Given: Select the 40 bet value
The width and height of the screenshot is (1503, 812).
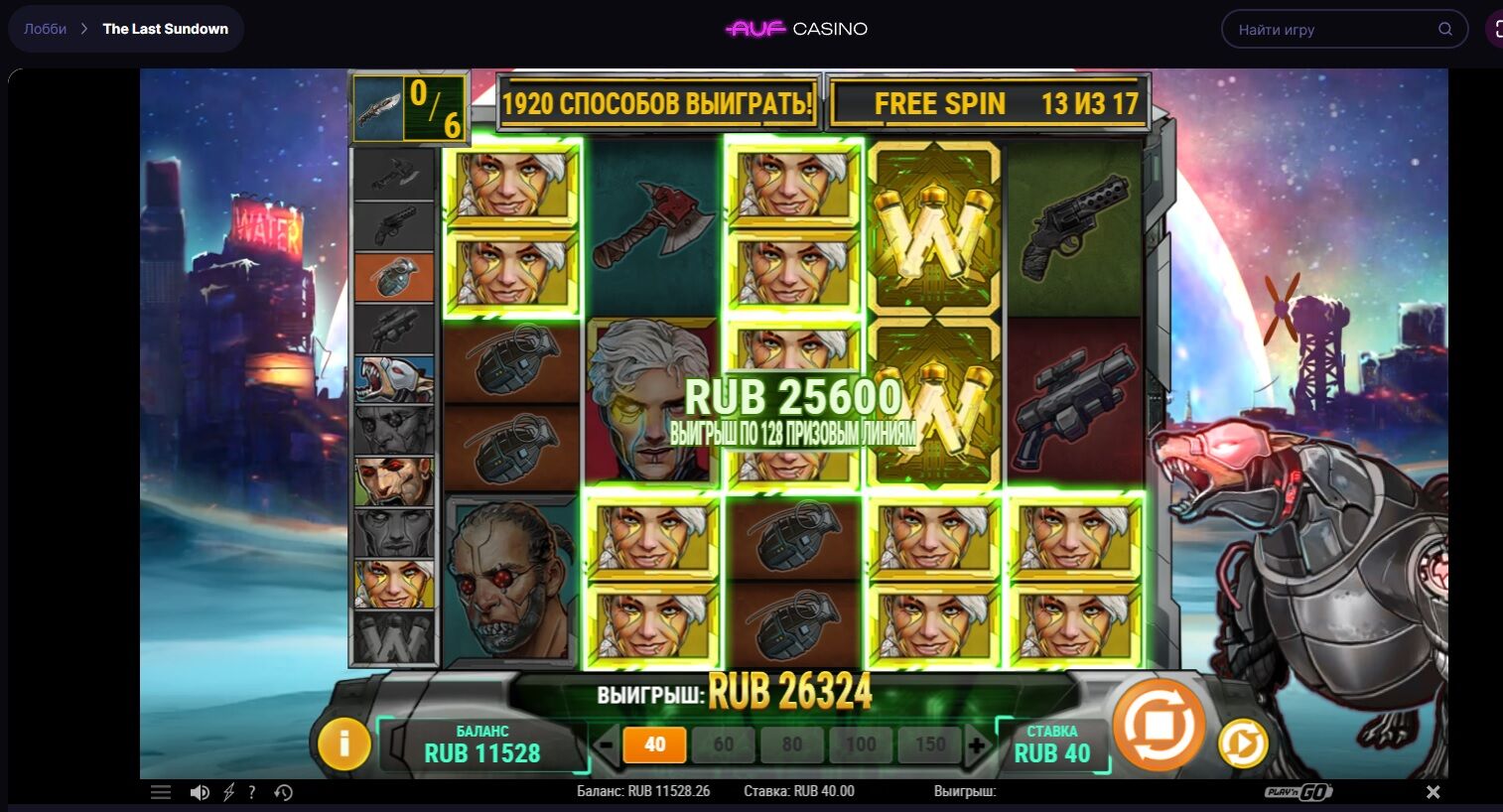Looking at the screenshot, I should pyautogui.click(x=654, y=744).
